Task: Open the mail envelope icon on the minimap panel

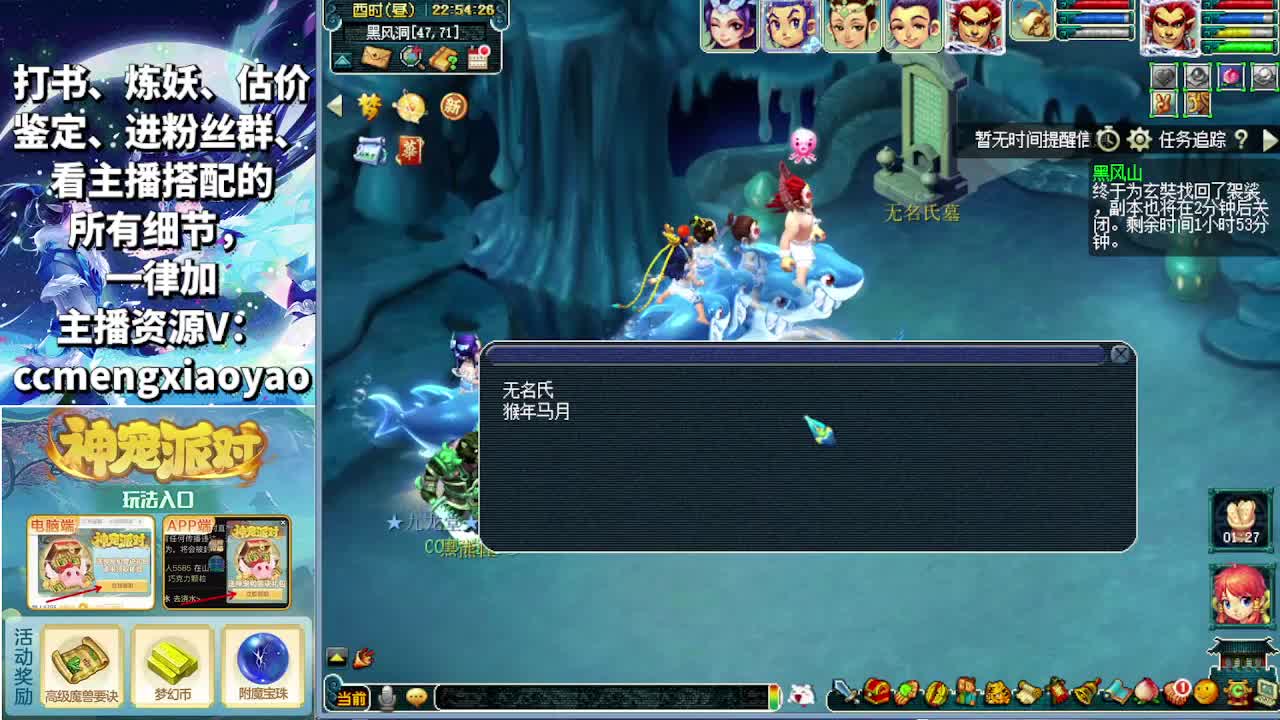Action: point(376,56)
